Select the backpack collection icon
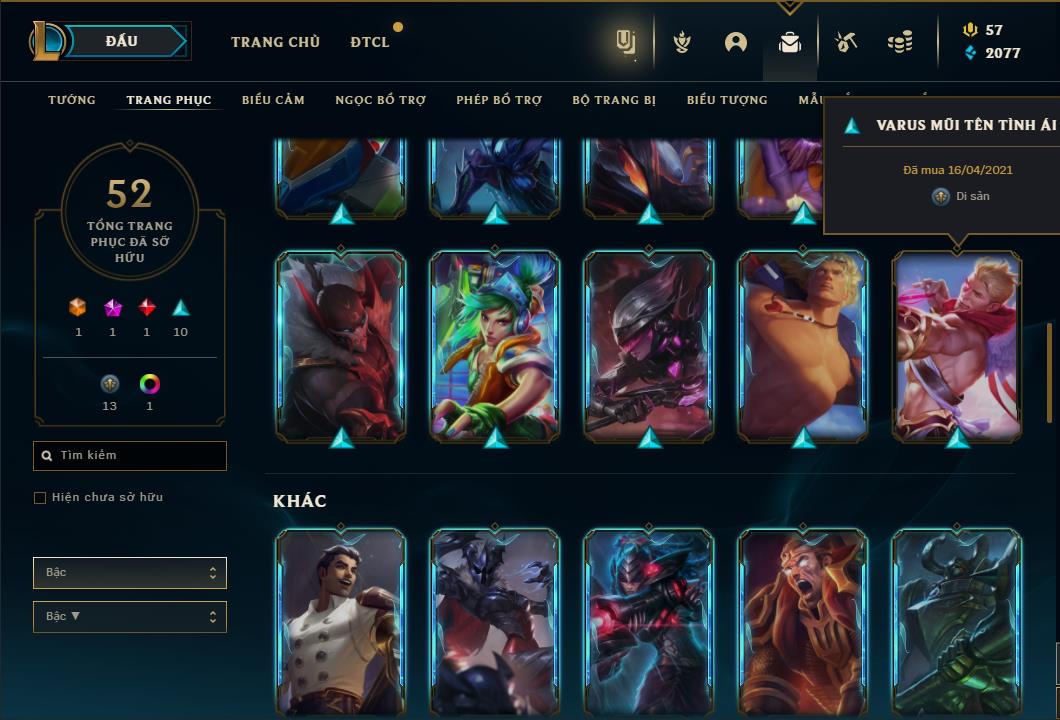1060x720 pixels. point(790,42)
